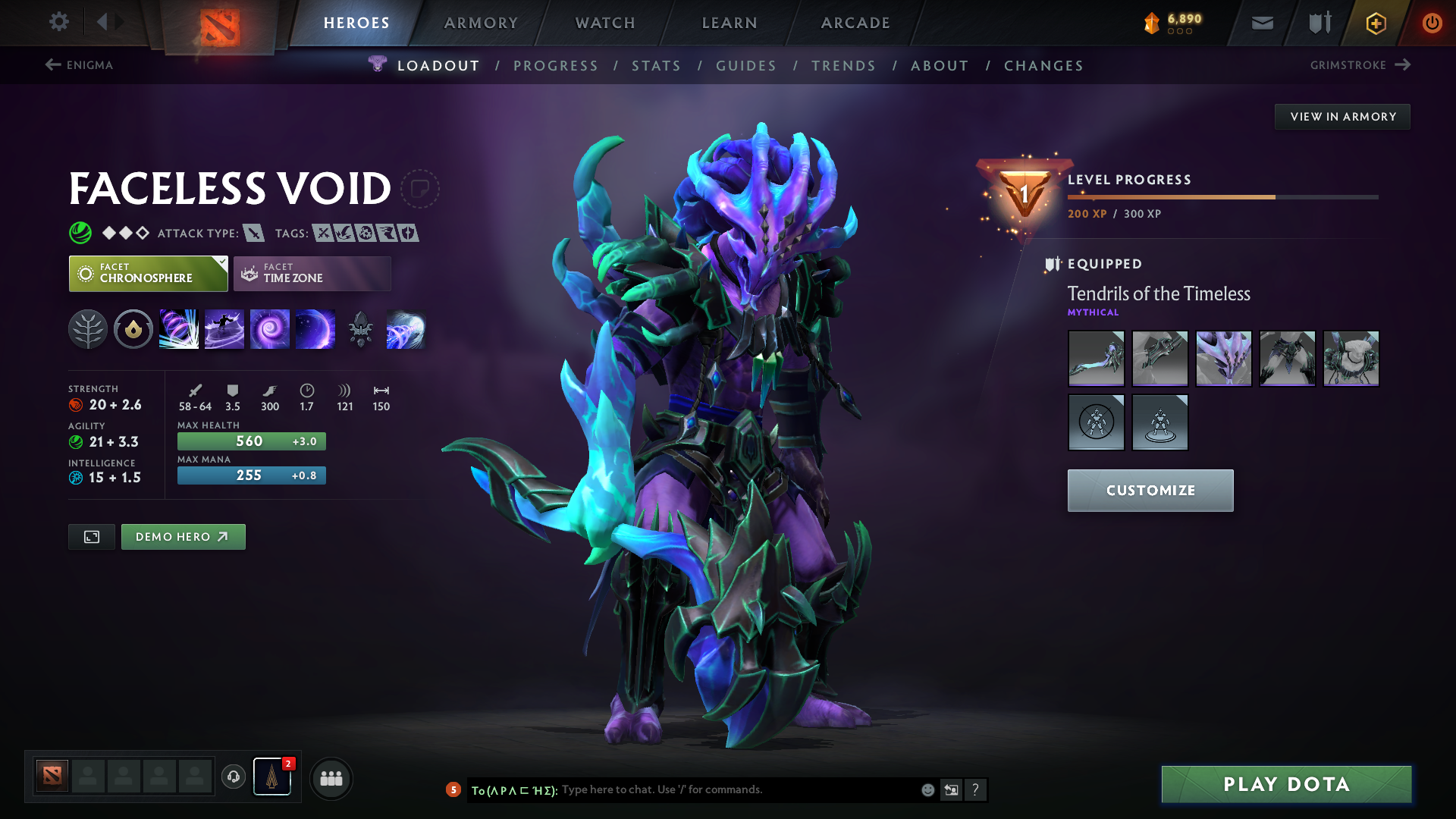This screenshot has height=819, width=1456.
Task: Open the settings gear
Action: coord(59,22)
